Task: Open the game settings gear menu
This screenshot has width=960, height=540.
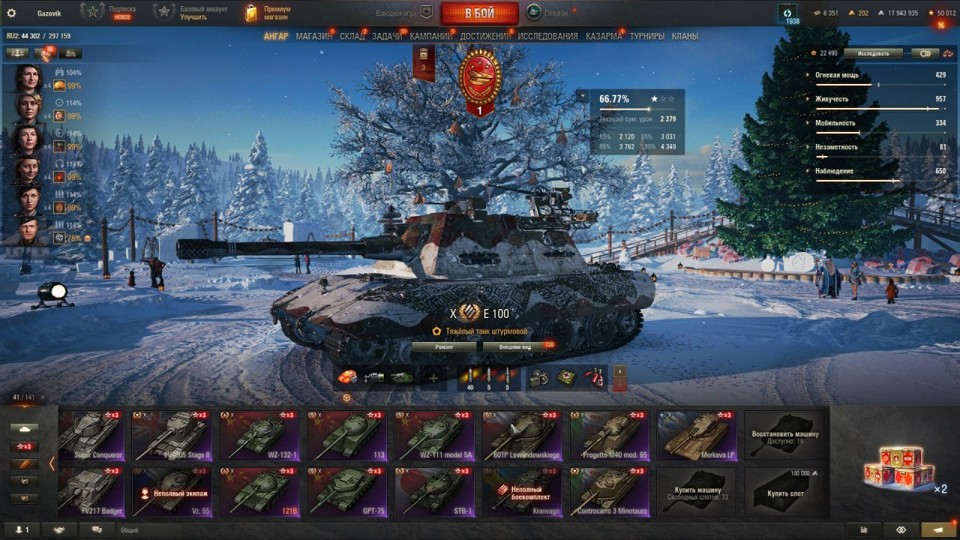Action: click(x=12, y=13)
